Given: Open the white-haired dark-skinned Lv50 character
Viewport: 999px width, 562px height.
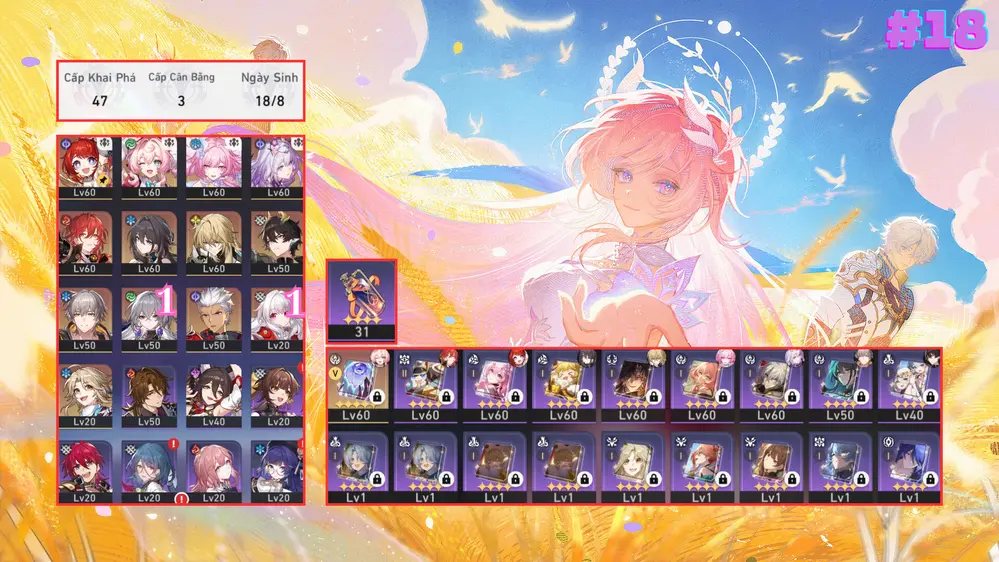Looking at the screenshot, I should 214,318.
